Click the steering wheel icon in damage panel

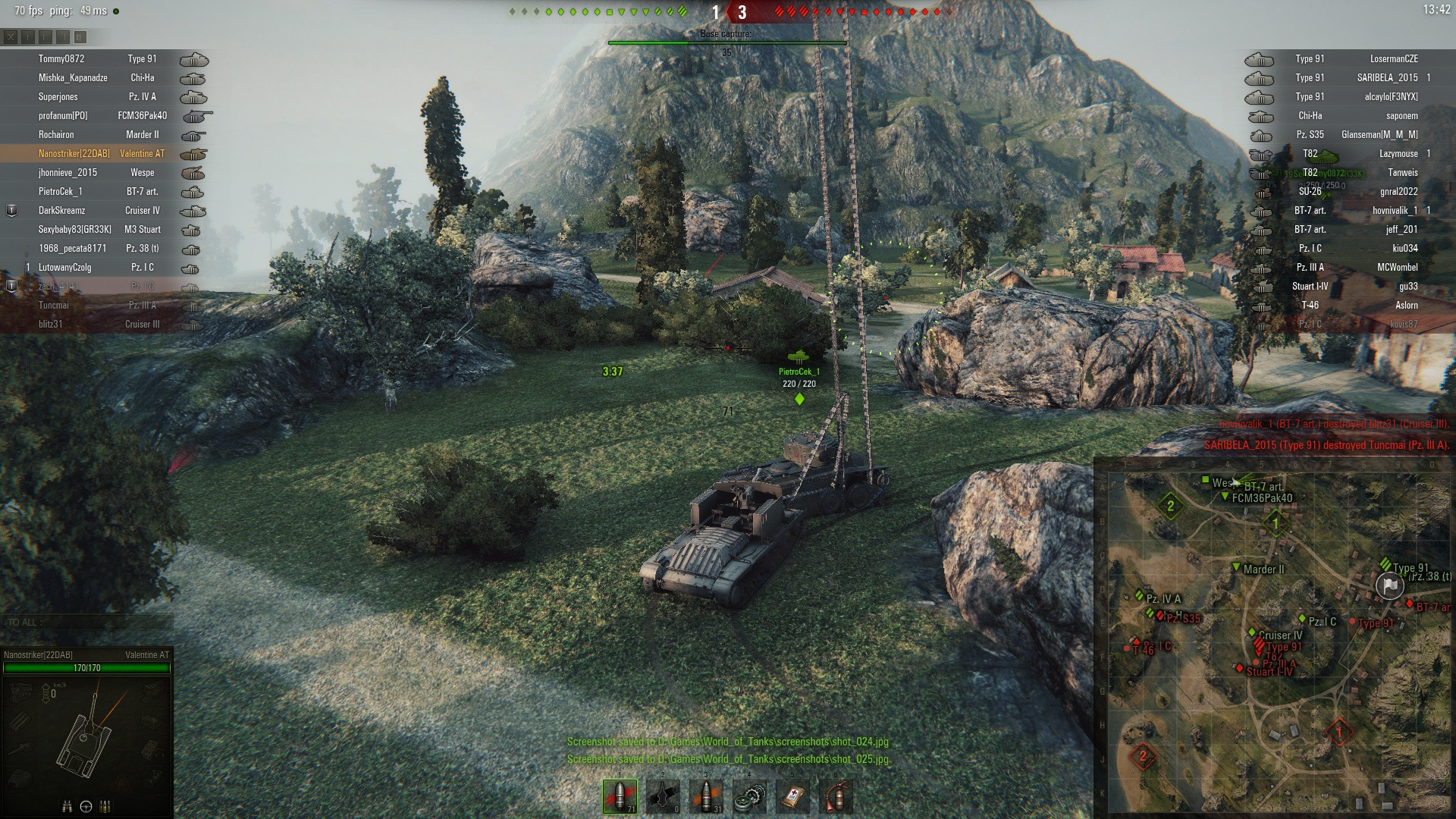click(x=86, y=806)
